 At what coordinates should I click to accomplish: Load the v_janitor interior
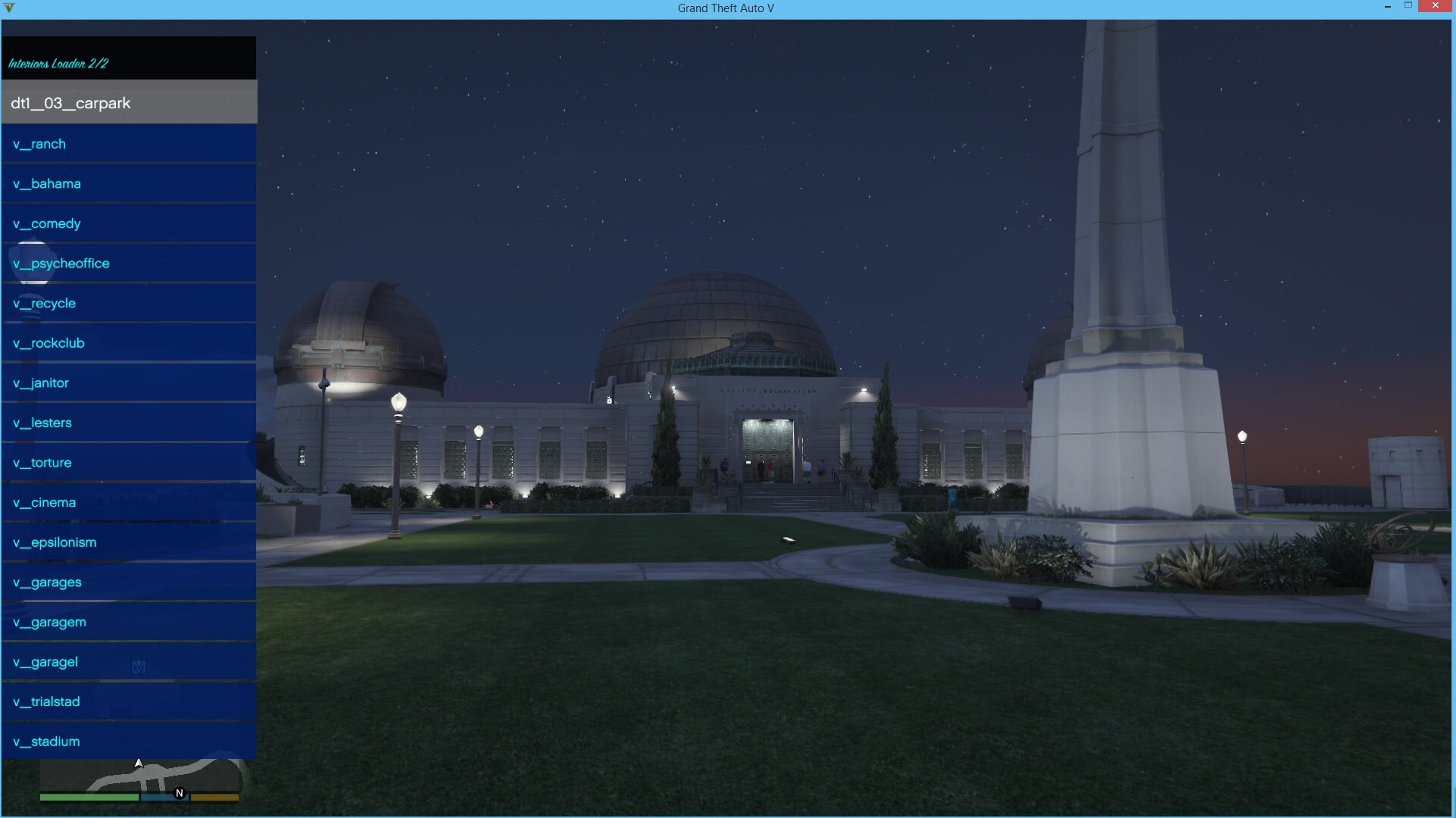129,383
